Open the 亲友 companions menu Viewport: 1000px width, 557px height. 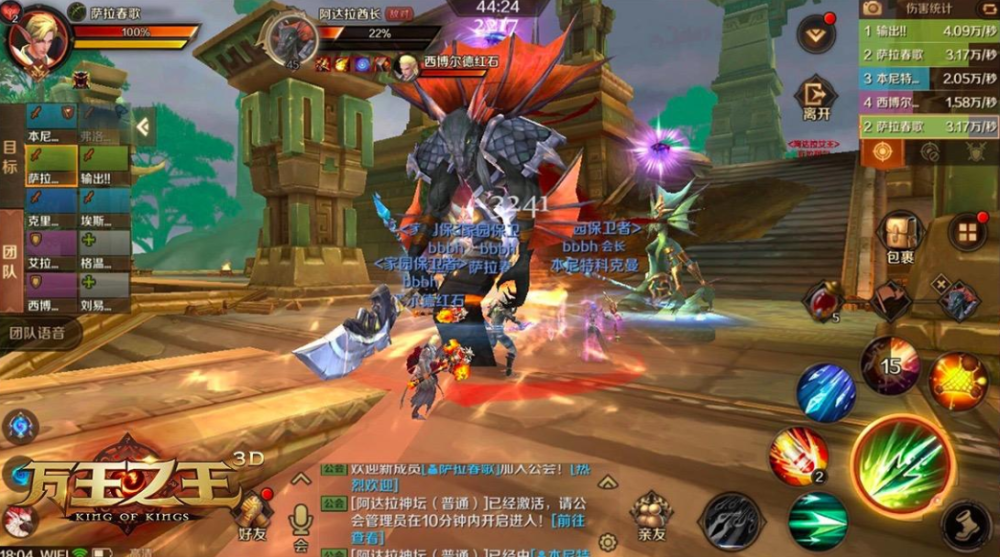coord(651,515)
